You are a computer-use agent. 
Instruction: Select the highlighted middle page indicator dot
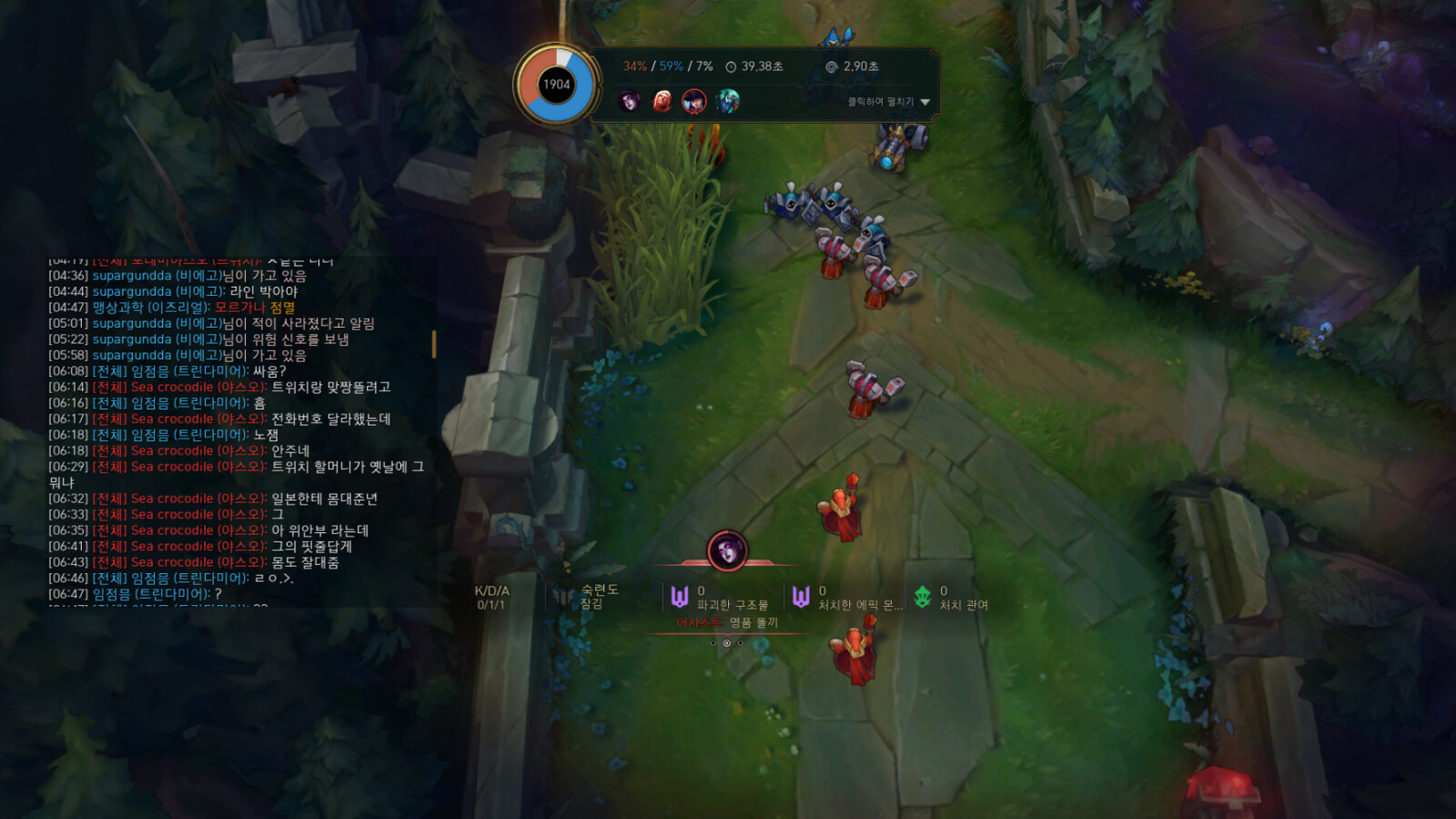(726, 643)
